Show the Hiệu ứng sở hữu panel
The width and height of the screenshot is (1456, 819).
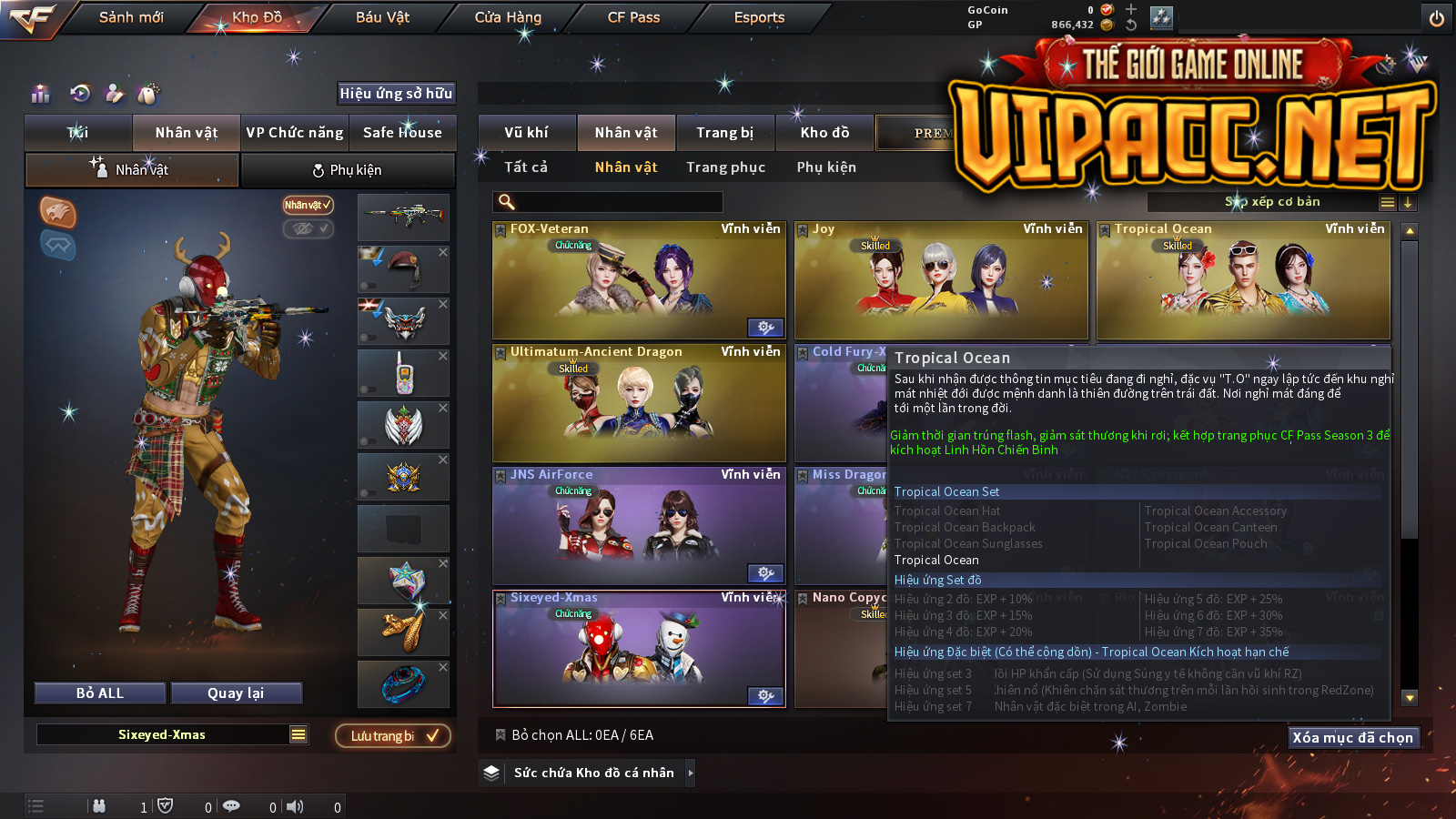click(x=396, y=93)
